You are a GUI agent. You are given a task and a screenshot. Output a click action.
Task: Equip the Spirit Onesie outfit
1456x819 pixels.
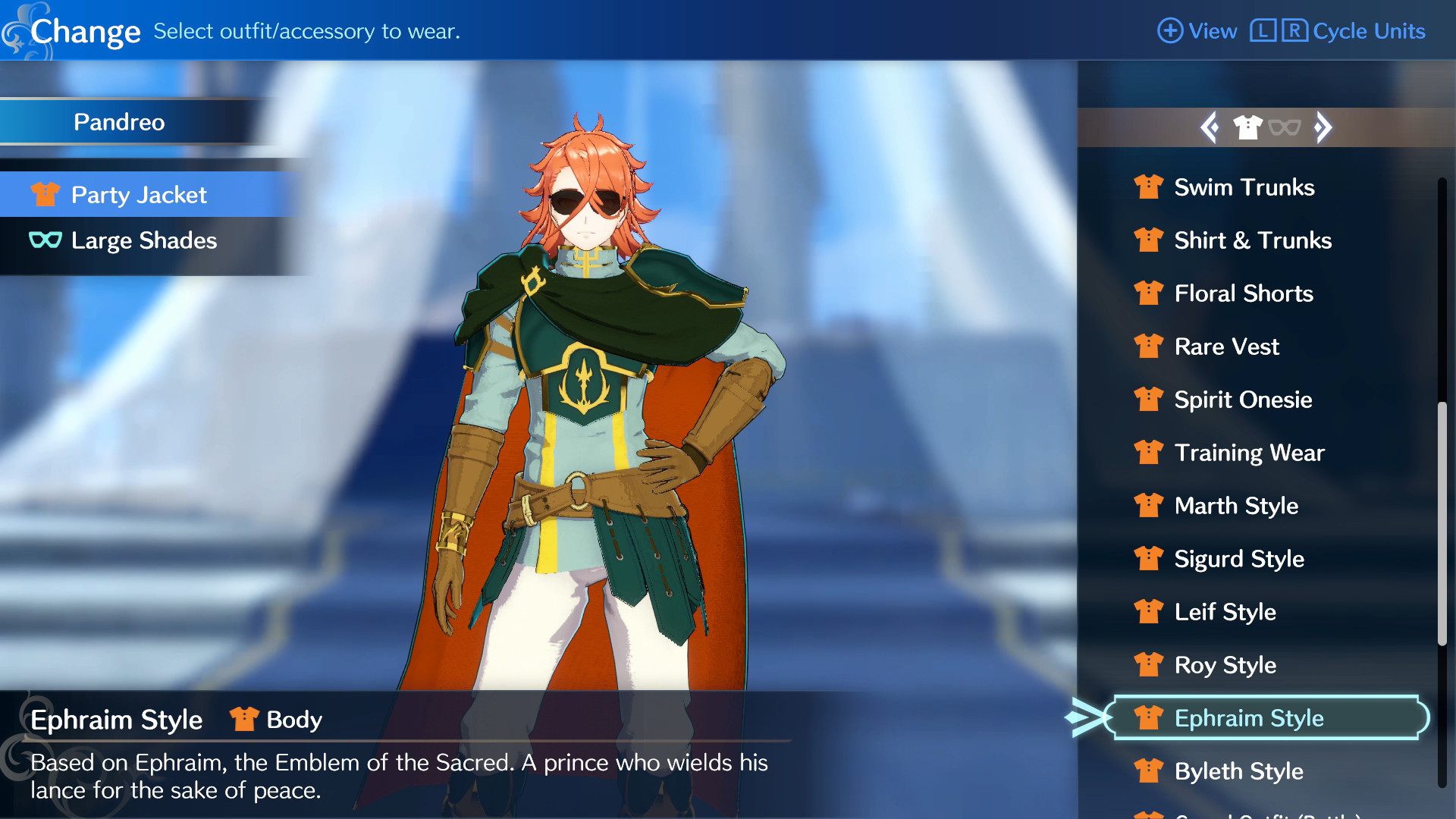tap(1242, 400)
